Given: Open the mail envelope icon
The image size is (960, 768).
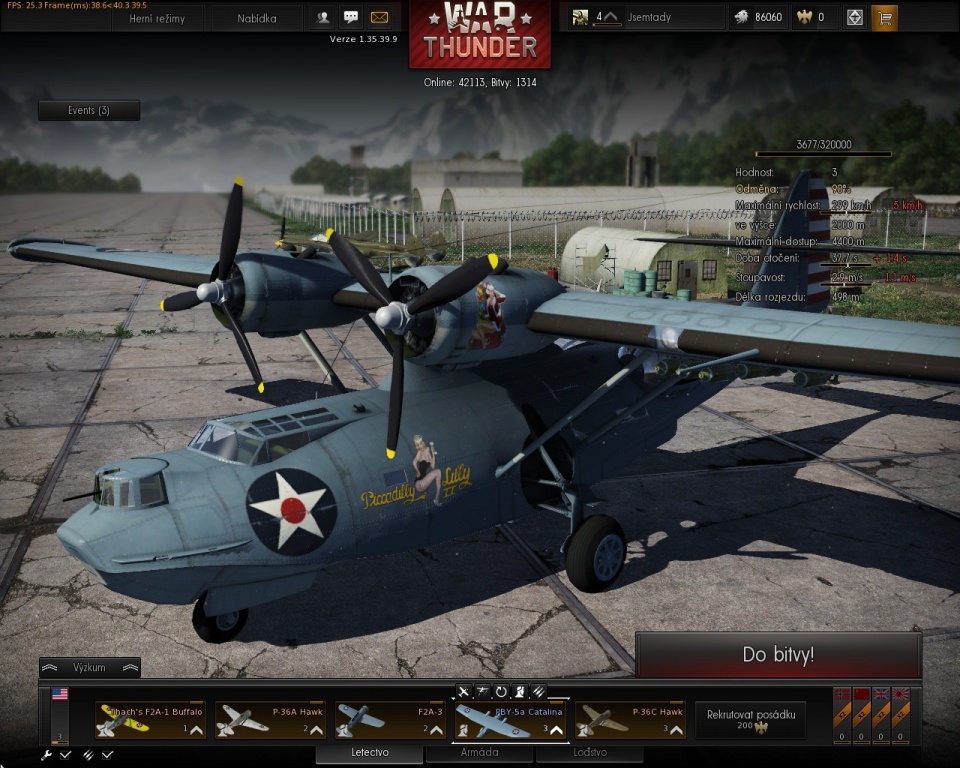Looking at the screenshot, I should [x=379, y=17].
